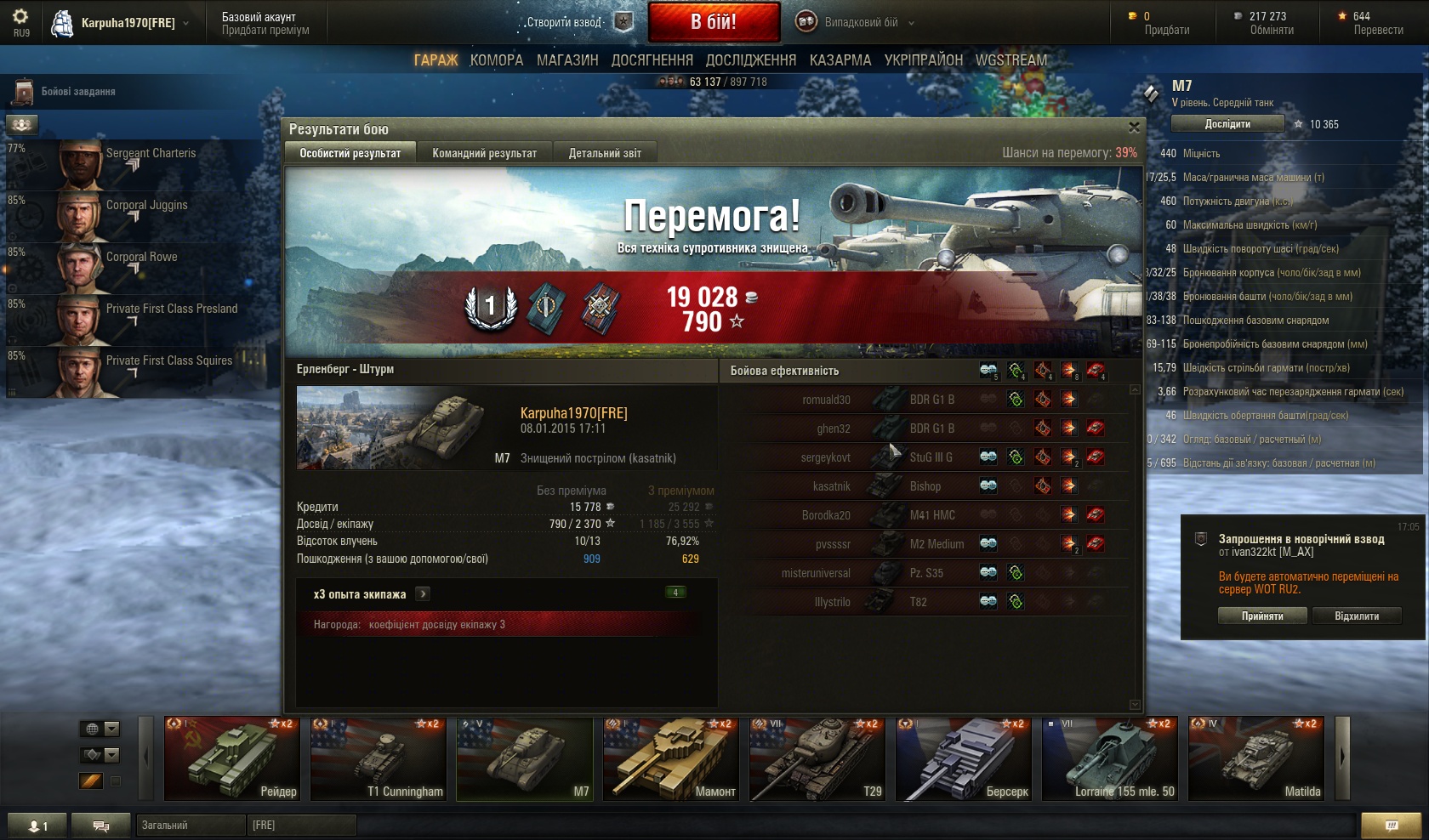This screenshot has width=1429, height=840.
Task: Open the "ДОСЛІДЖЕННЯ" research menu
Action: [750, 60]
